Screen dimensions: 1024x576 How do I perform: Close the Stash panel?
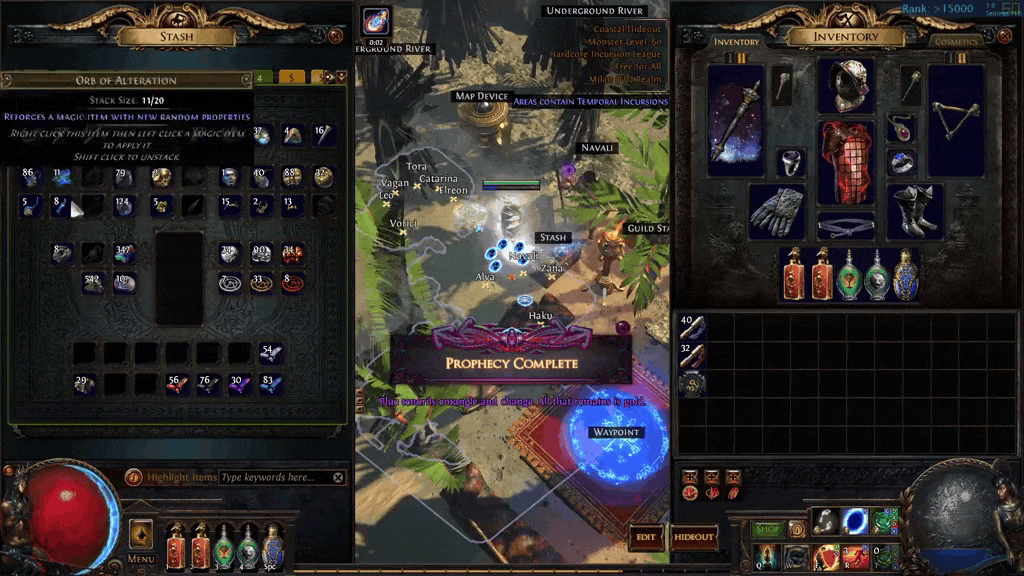[335, 36]
